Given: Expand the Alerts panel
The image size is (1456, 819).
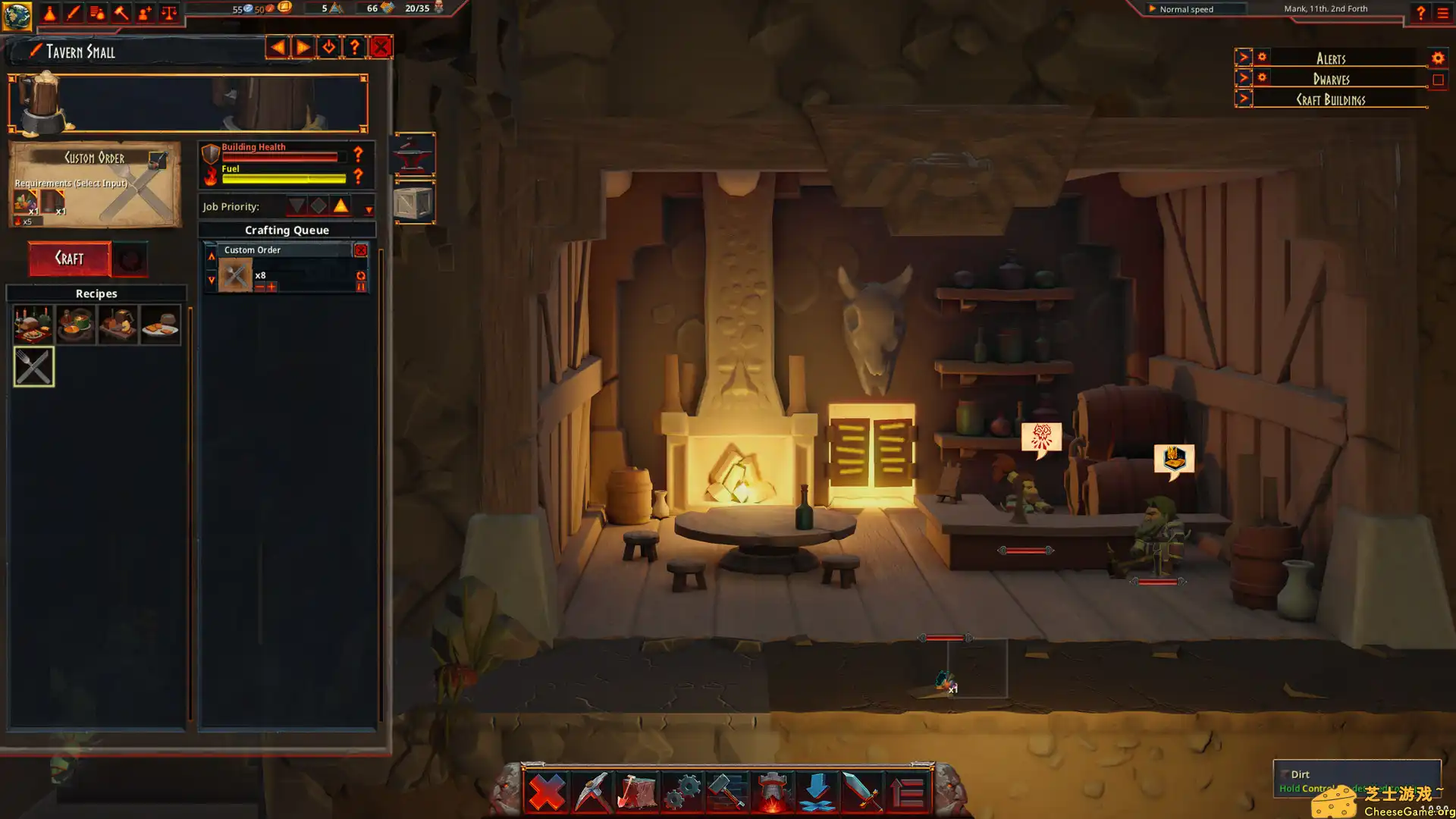Looking at the screenshot, I should (1243, 58).
